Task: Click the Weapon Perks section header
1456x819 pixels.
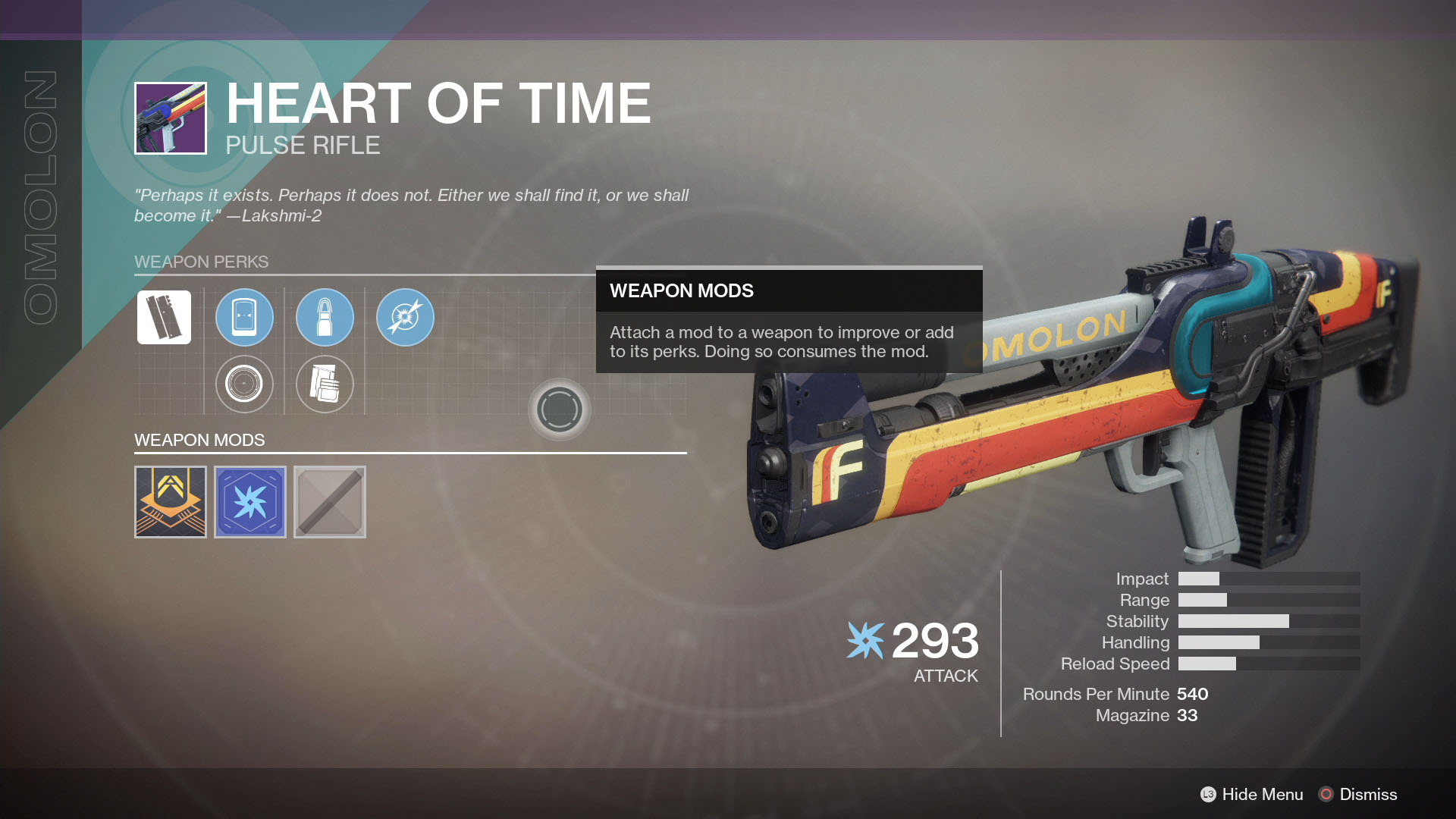Action: (202, 262)
